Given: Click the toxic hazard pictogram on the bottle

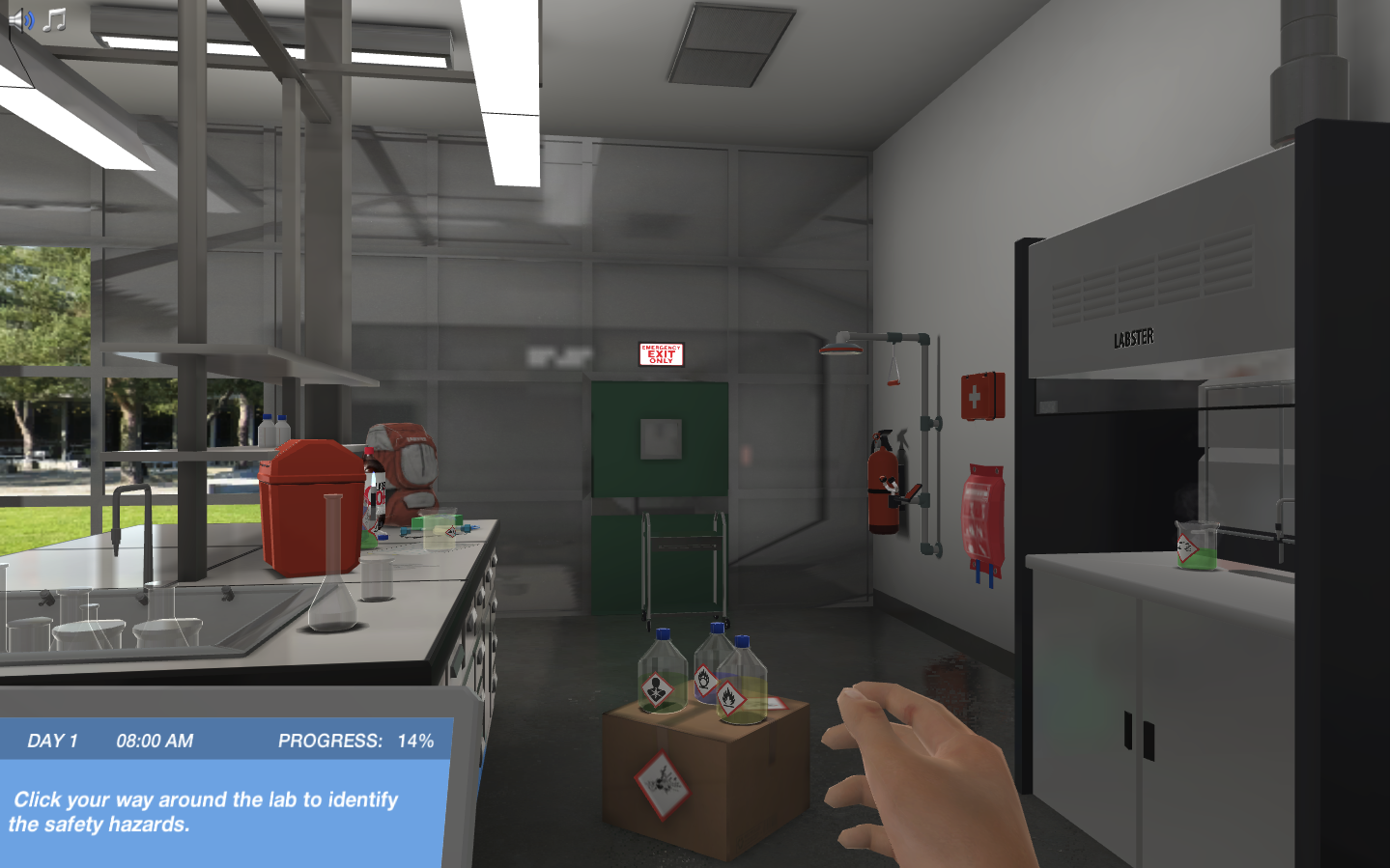Looking at the screenshot, I should pos(656,687).
